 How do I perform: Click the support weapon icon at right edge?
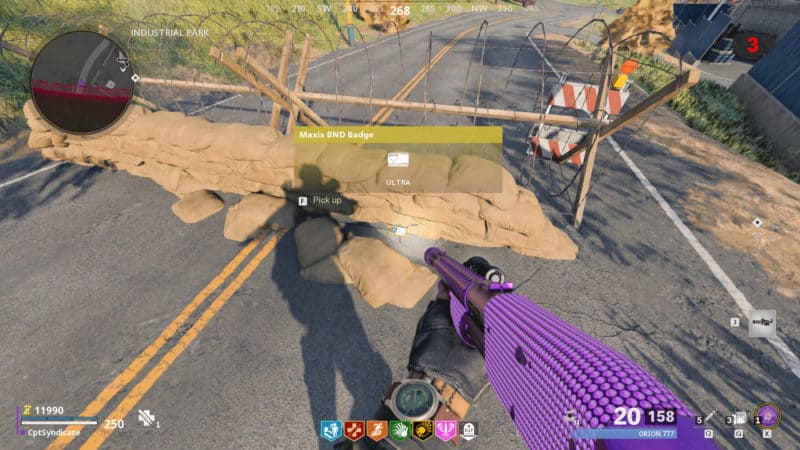click(x=762, y=322)
